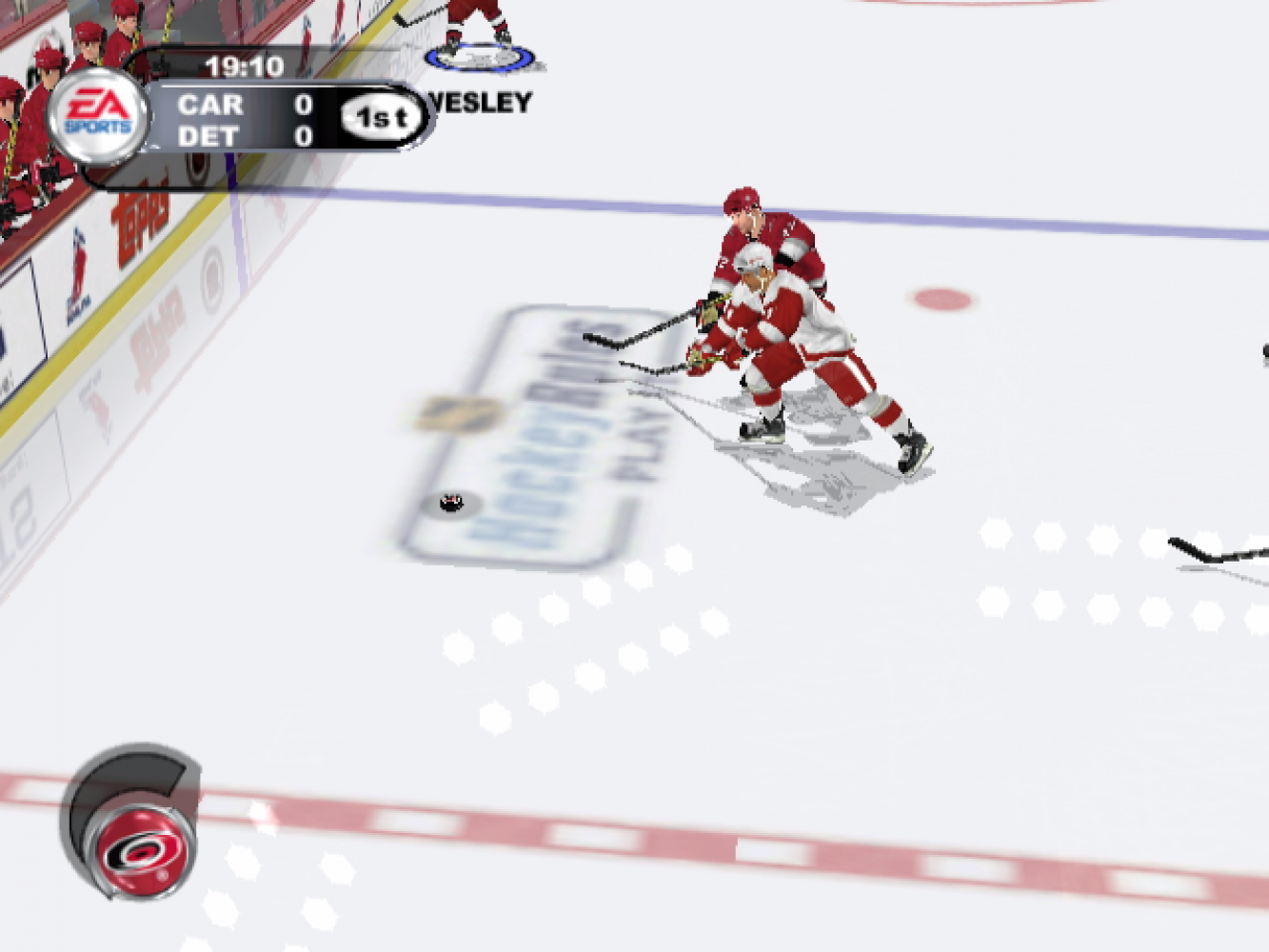Click the EA Sports logo badge
1269x952 pixels.
point(97,115)
